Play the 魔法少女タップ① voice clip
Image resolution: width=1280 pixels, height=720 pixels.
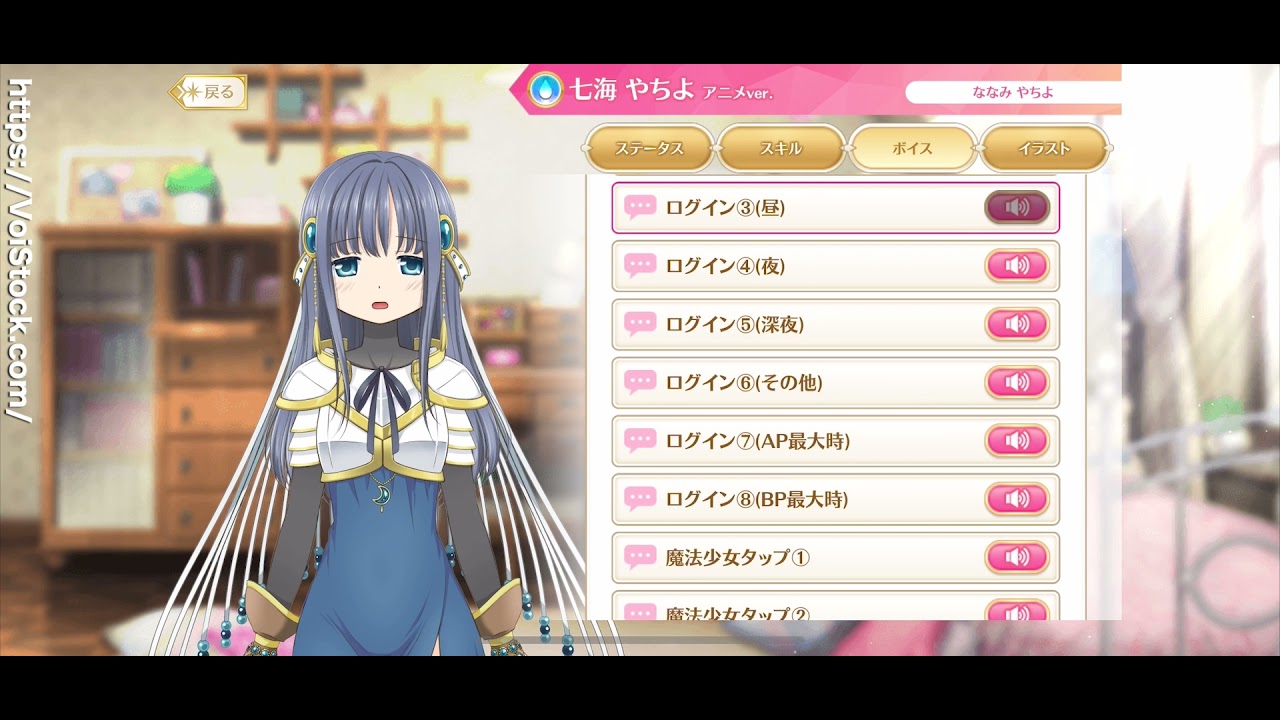pos(1017,557)
